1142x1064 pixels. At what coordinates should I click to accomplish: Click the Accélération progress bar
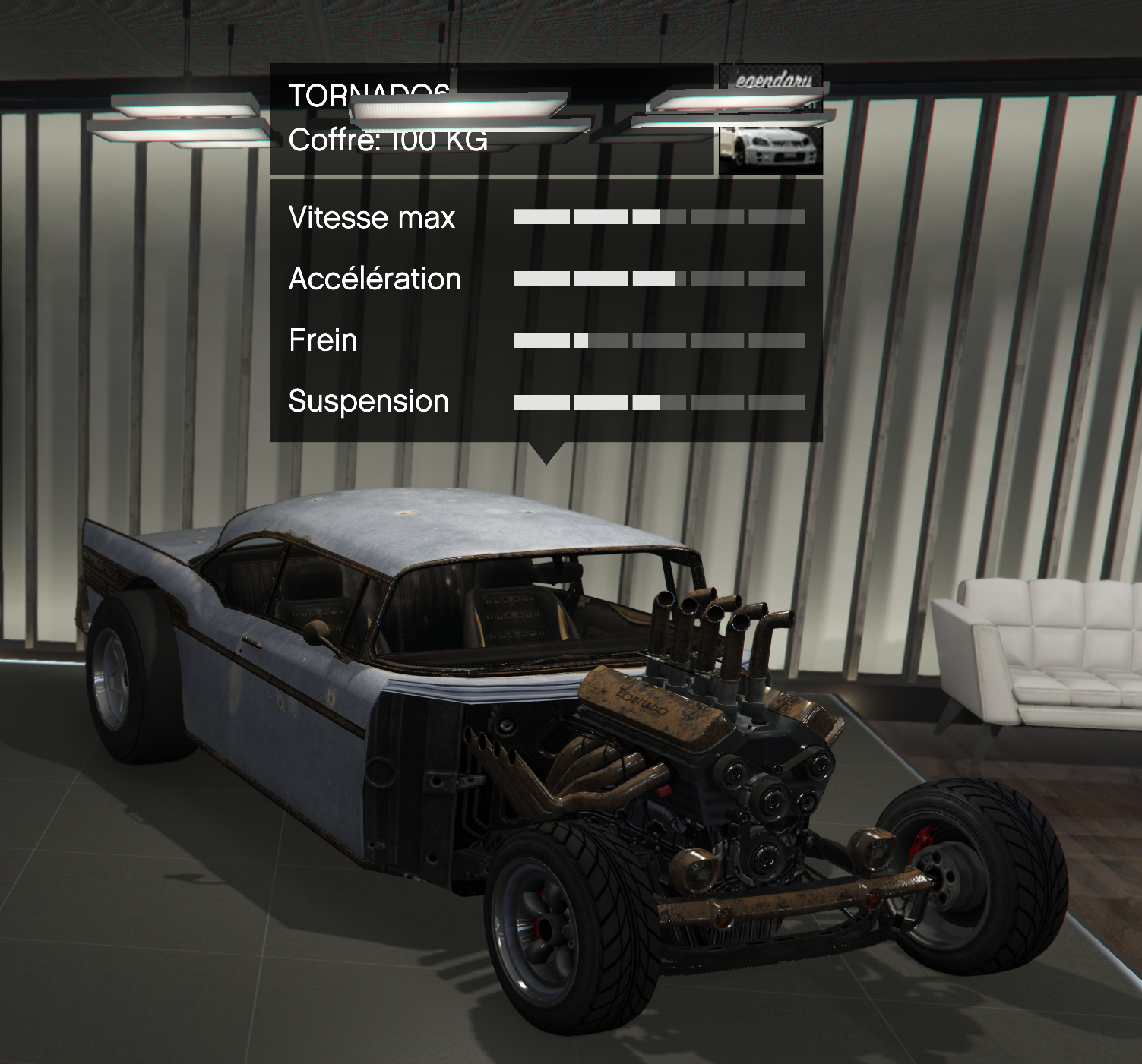tap(660, 278)
